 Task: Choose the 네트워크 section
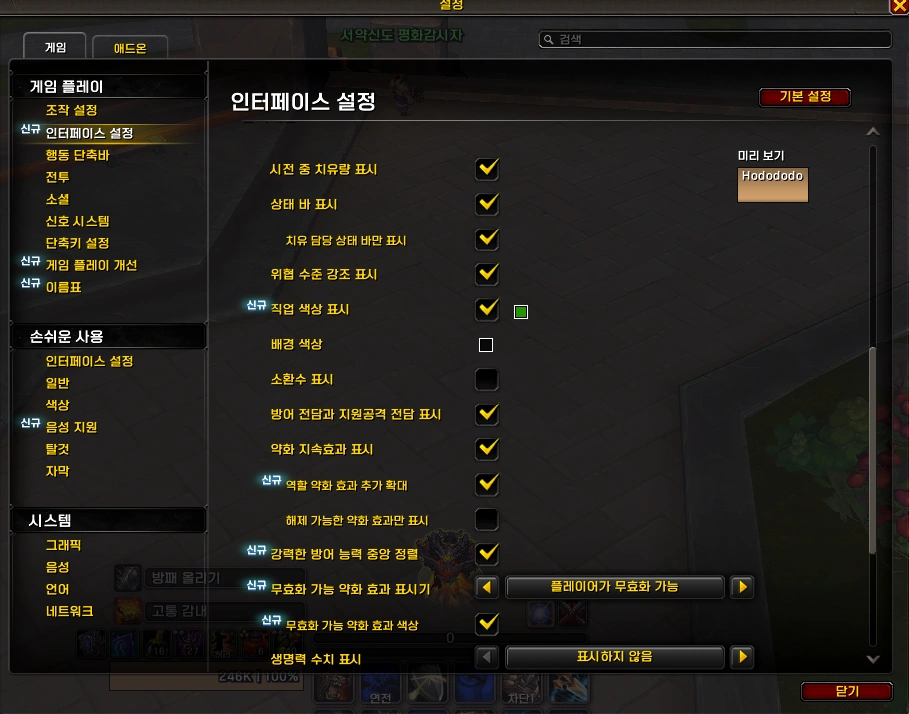69,611
